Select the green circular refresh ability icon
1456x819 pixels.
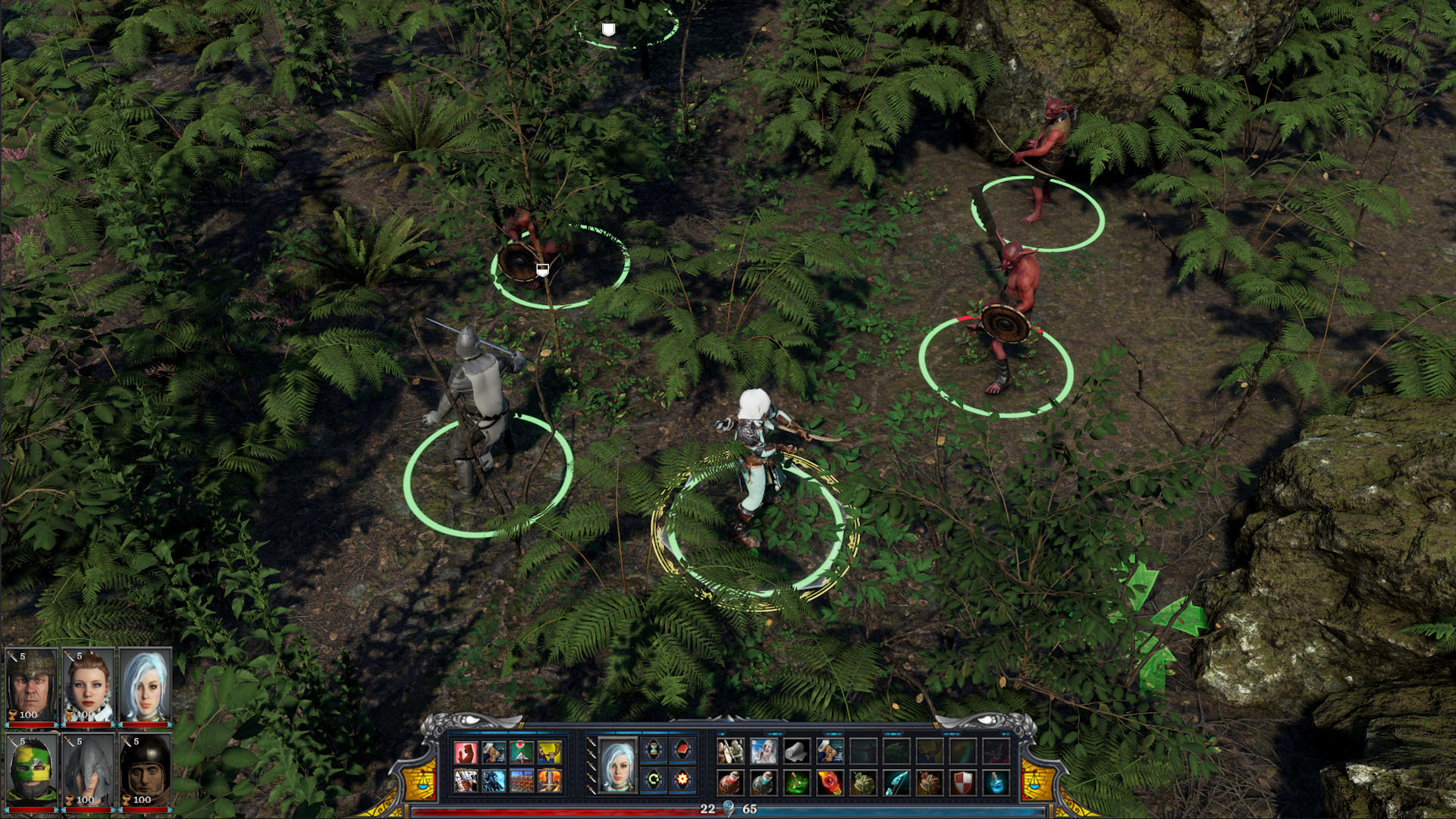(653, 779)
